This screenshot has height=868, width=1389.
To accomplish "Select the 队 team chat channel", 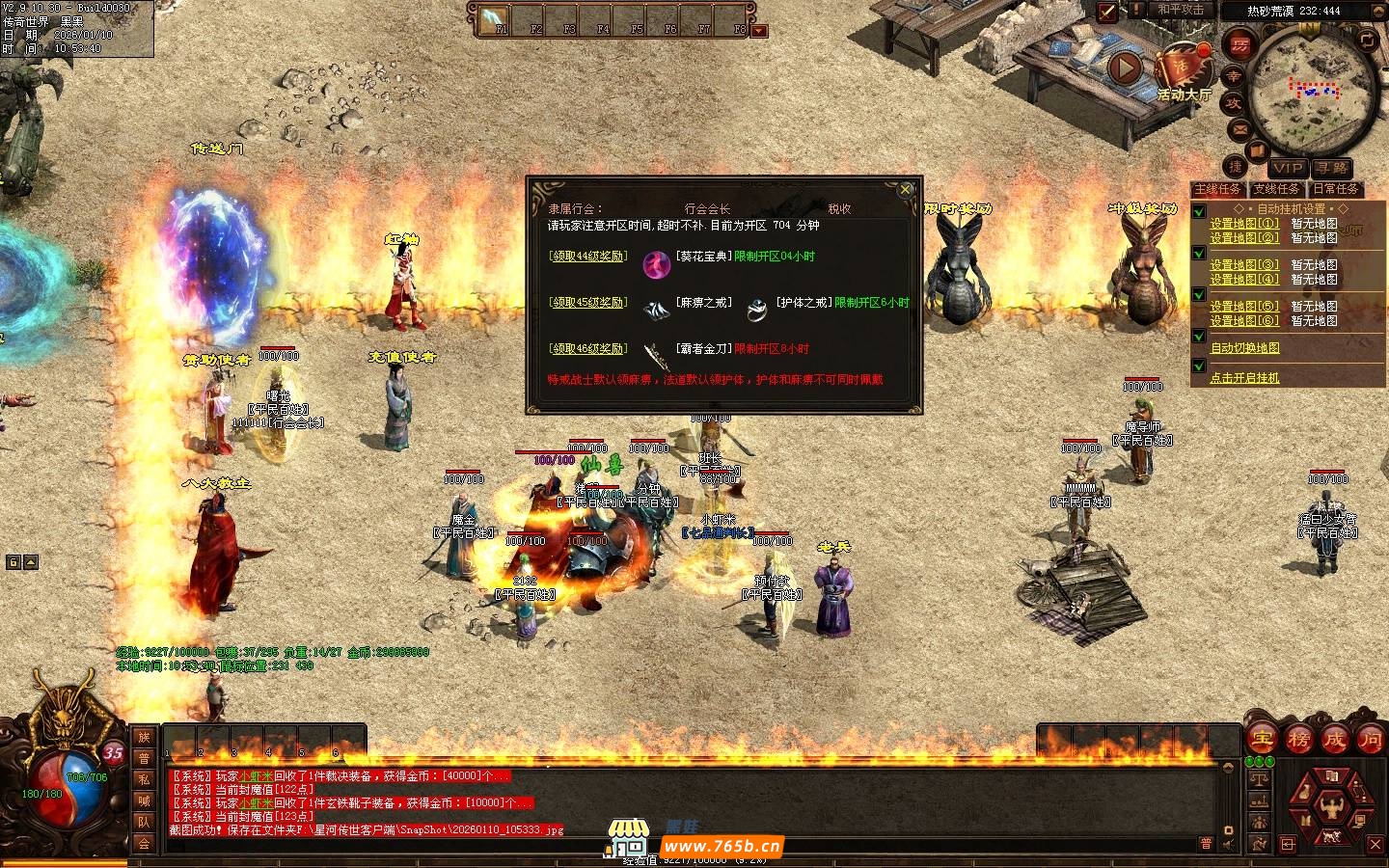I will pyautogui.click(x=144, y=822).
